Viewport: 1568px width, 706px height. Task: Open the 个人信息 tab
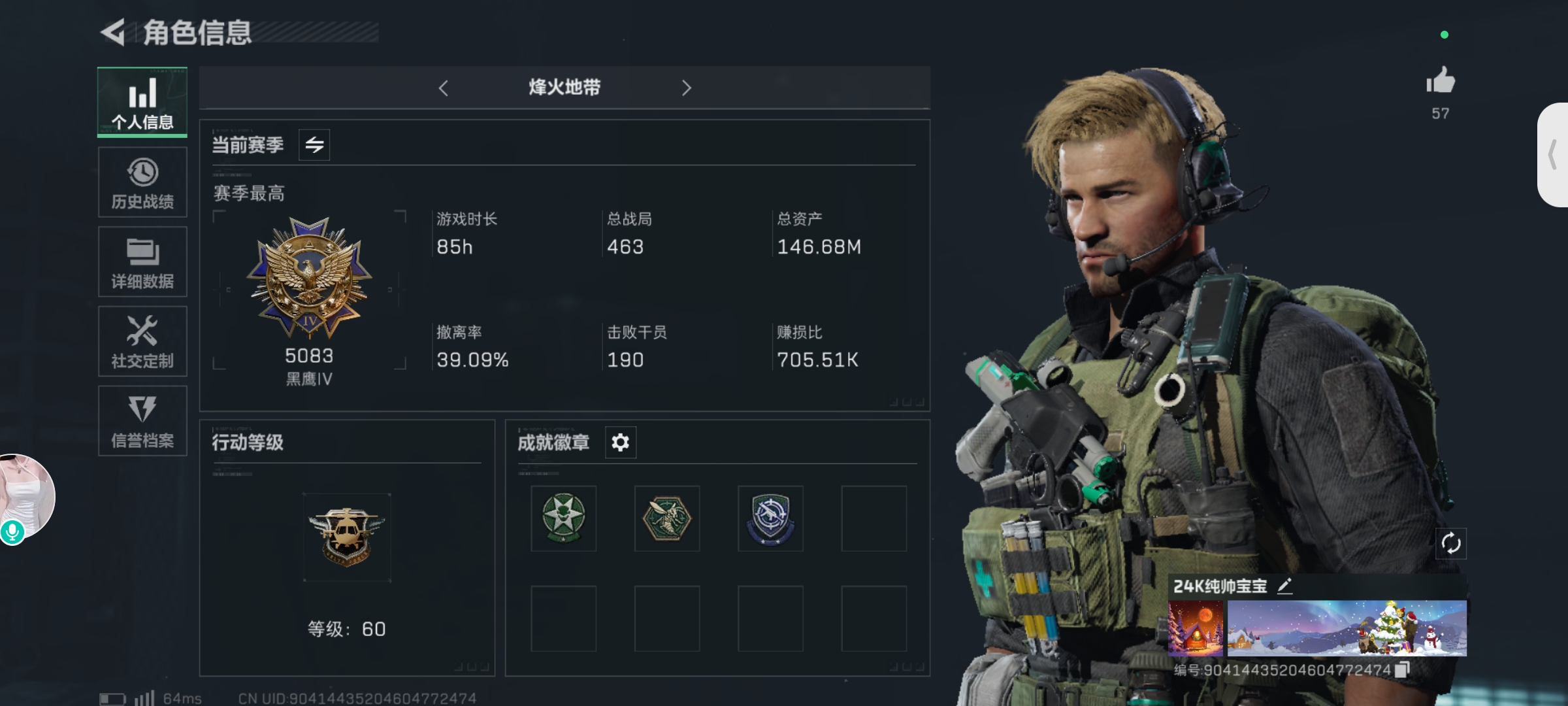coord(142,103)
